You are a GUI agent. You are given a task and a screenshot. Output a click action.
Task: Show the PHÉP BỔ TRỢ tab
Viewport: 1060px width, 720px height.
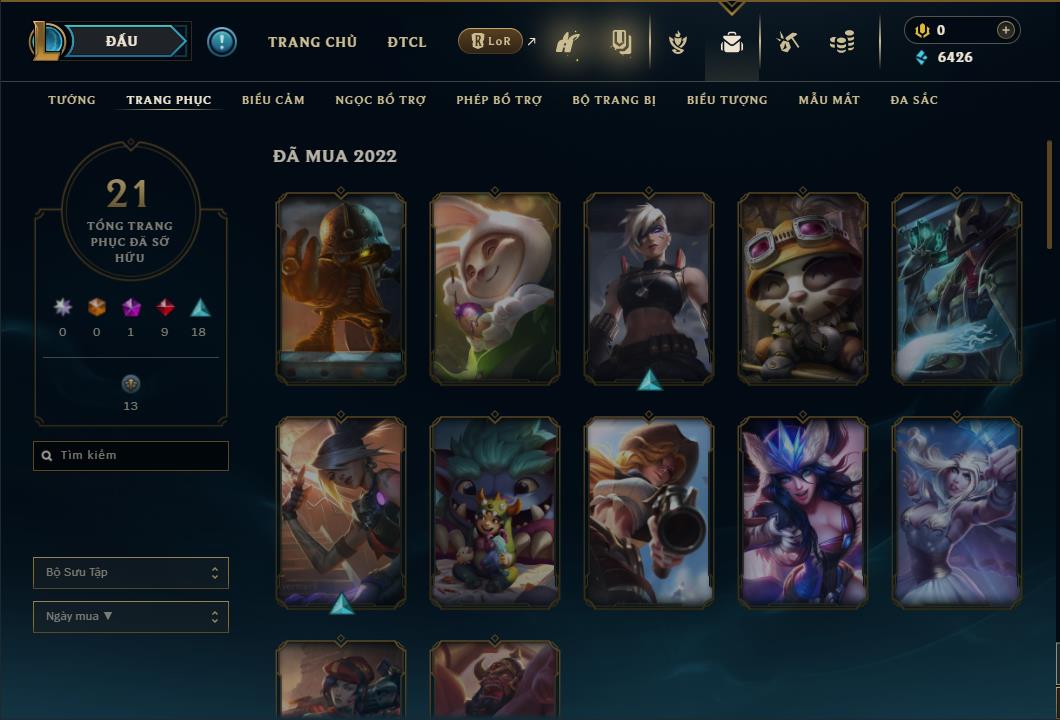point(499,100)
